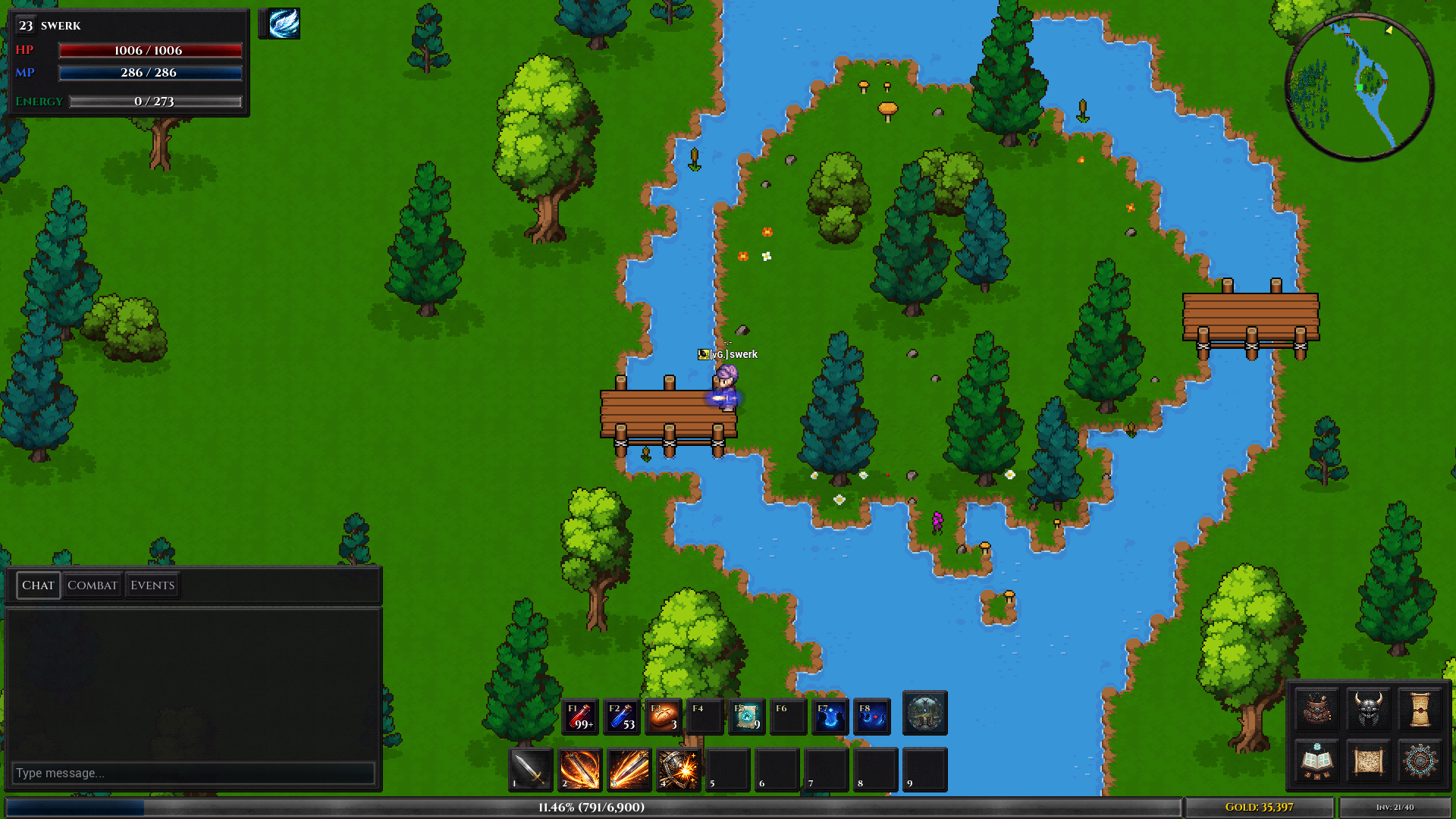The width and height of the screenshot is (1456, 819).
Task: Eat the bread in slot F3
Action: tap(664, 716)
